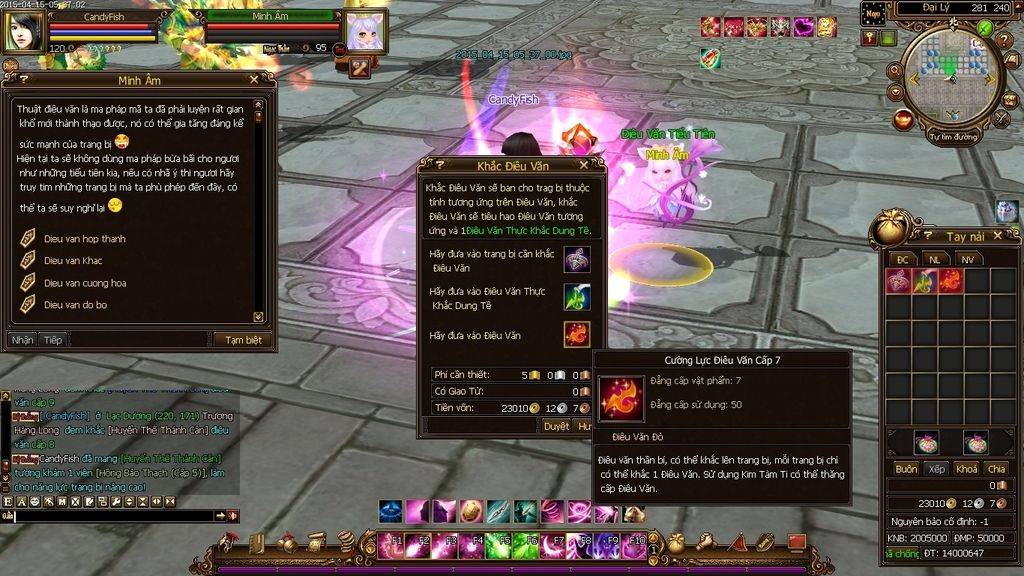Sort the bag with the Xếp button

(937, 469)
